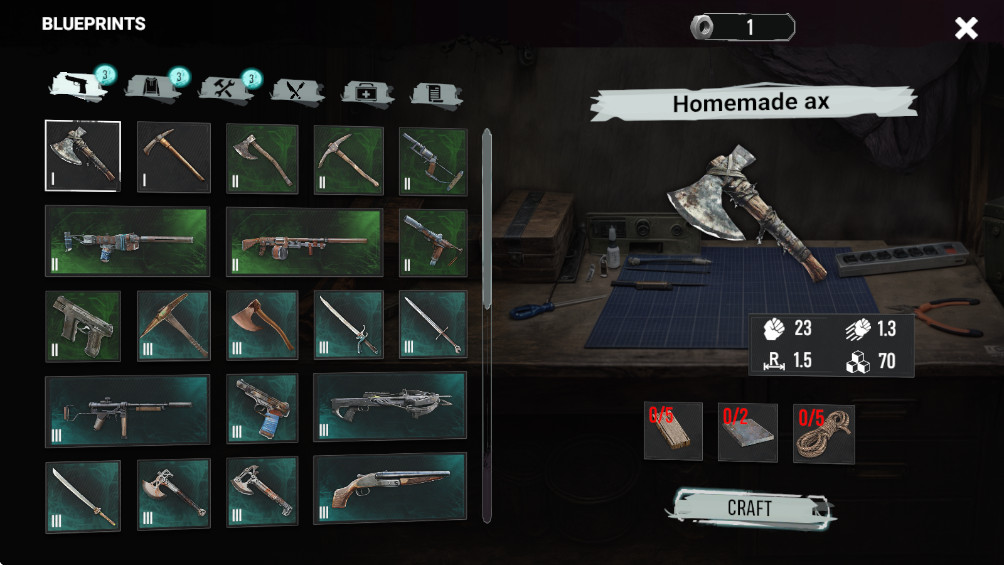Select the Homemade ax blueprint
This screenshot has width=1004, height=565.
pos(83,156)
